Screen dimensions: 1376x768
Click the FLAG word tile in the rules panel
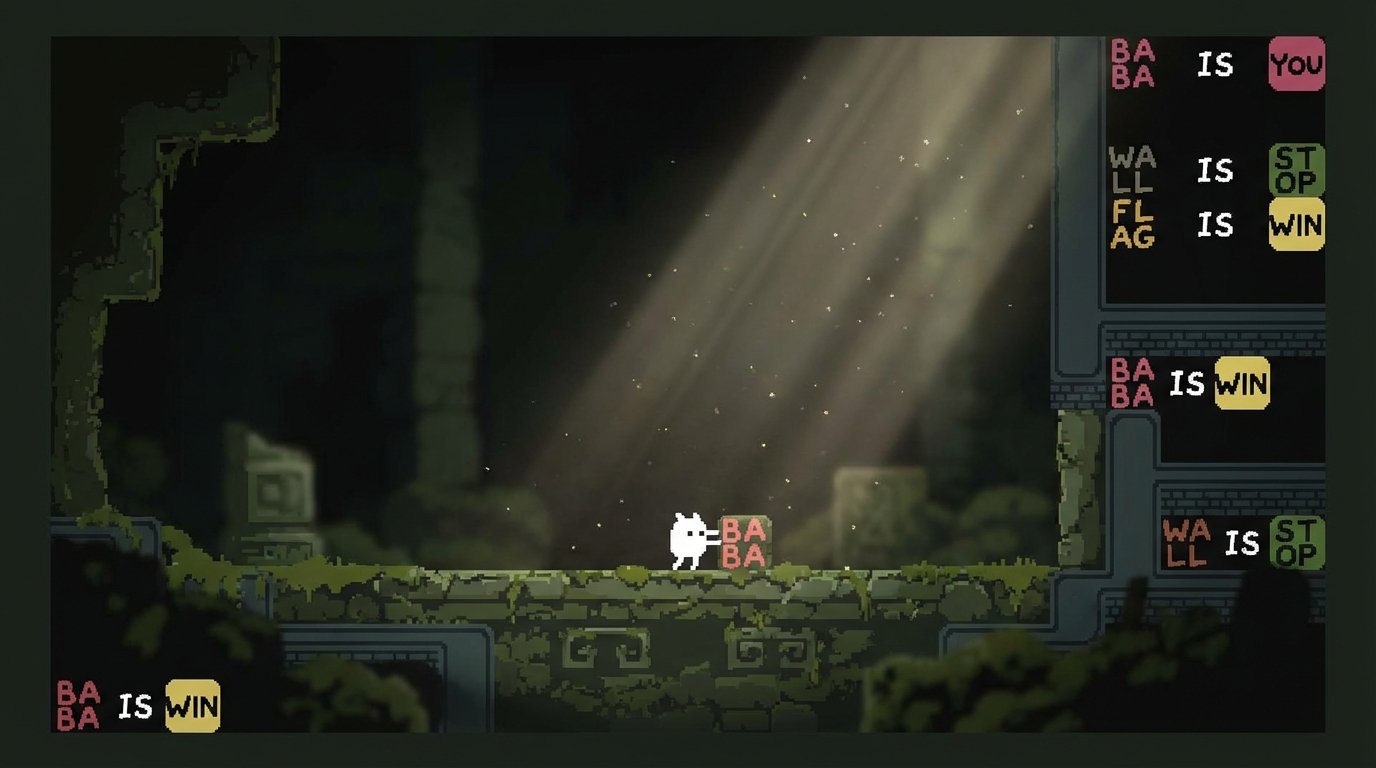1133,226
